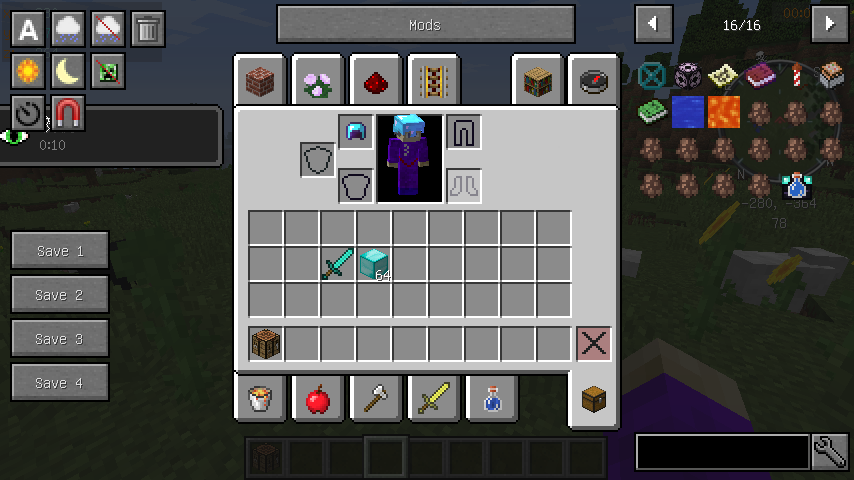
Task: Open the Combat golden sword tab
Action: (433, 399)
